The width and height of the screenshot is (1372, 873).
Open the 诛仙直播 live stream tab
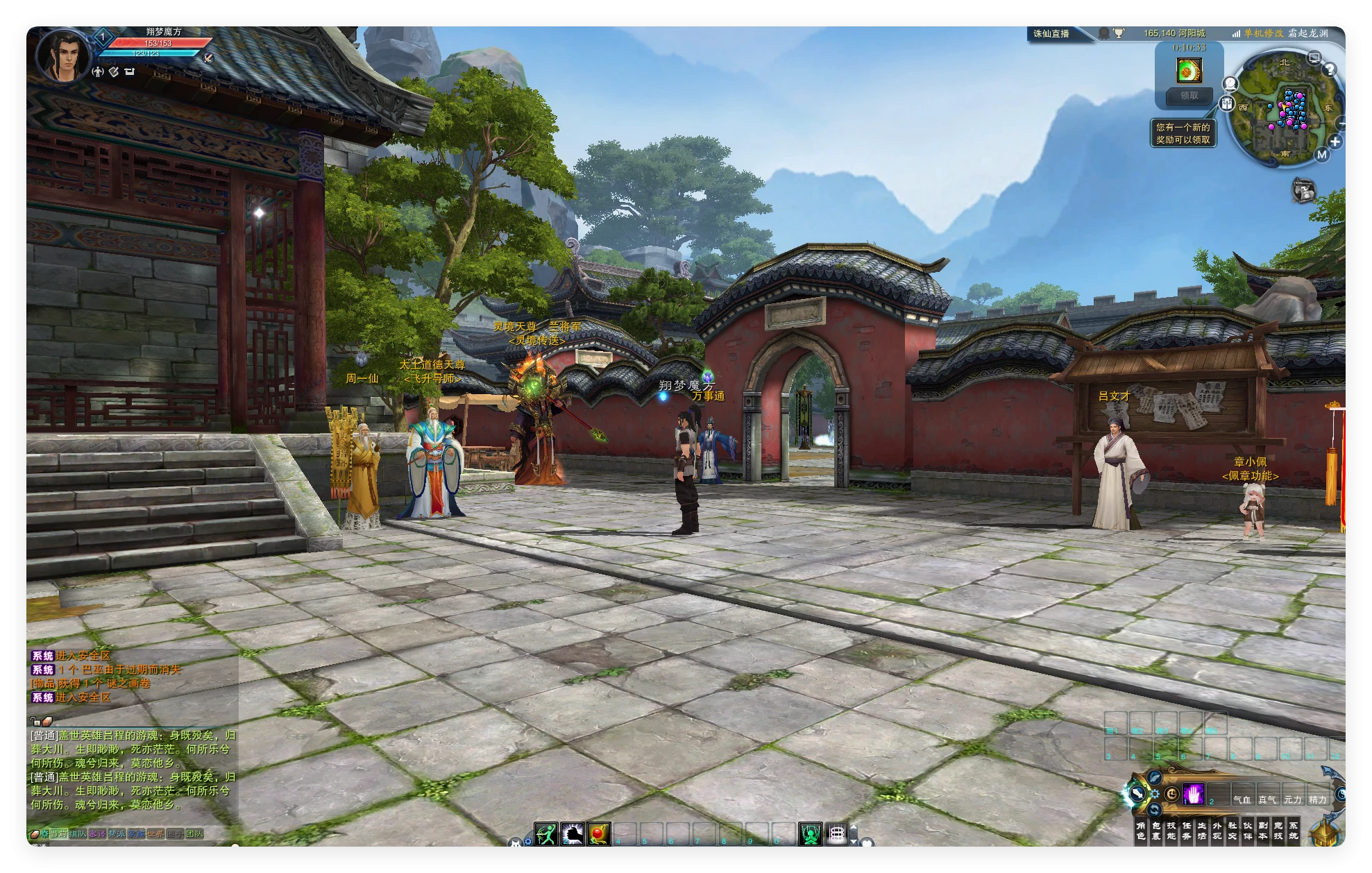tap(1051, 33)
